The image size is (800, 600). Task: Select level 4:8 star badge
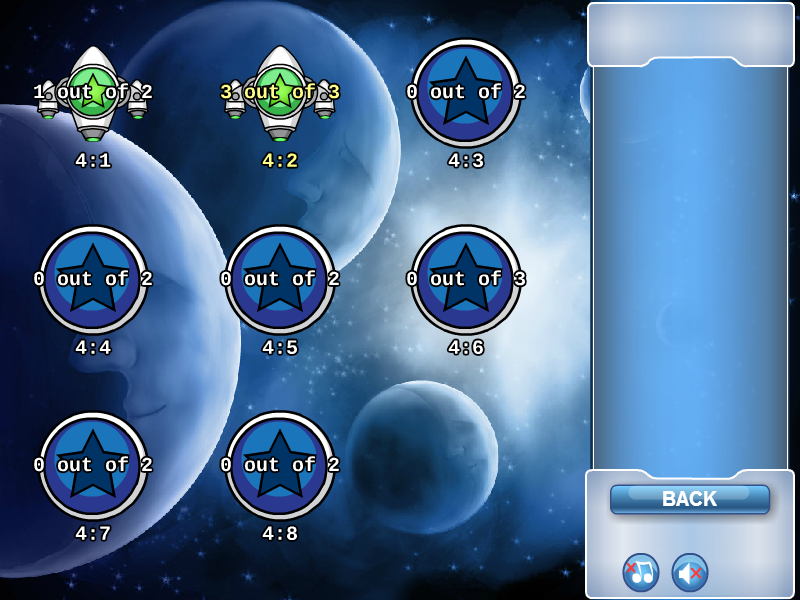[280, 465]
